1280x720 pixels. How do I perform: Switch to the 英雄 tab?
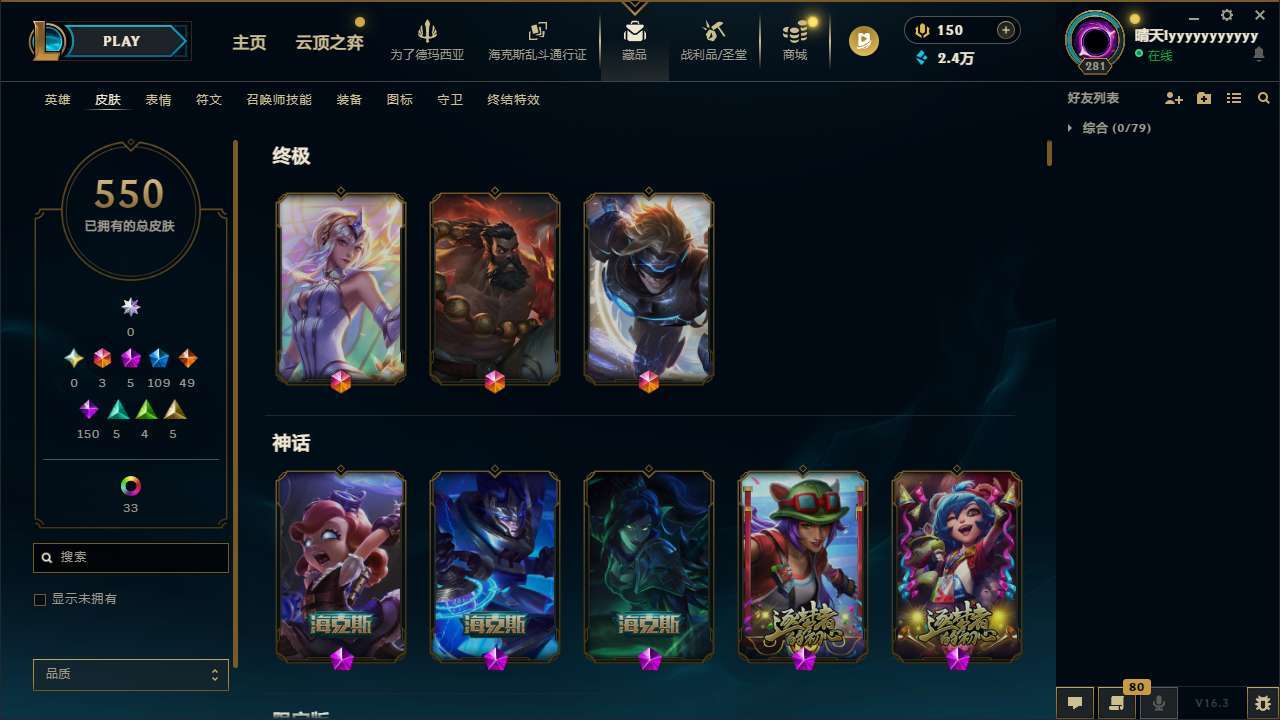(57, 100)
